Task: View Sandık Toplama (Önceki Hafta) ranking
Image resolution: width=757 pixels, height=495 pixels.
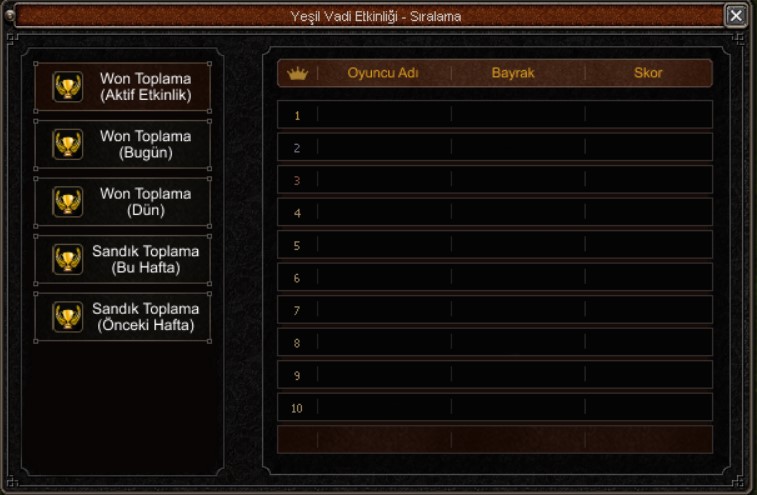Action: coord(123,317)
